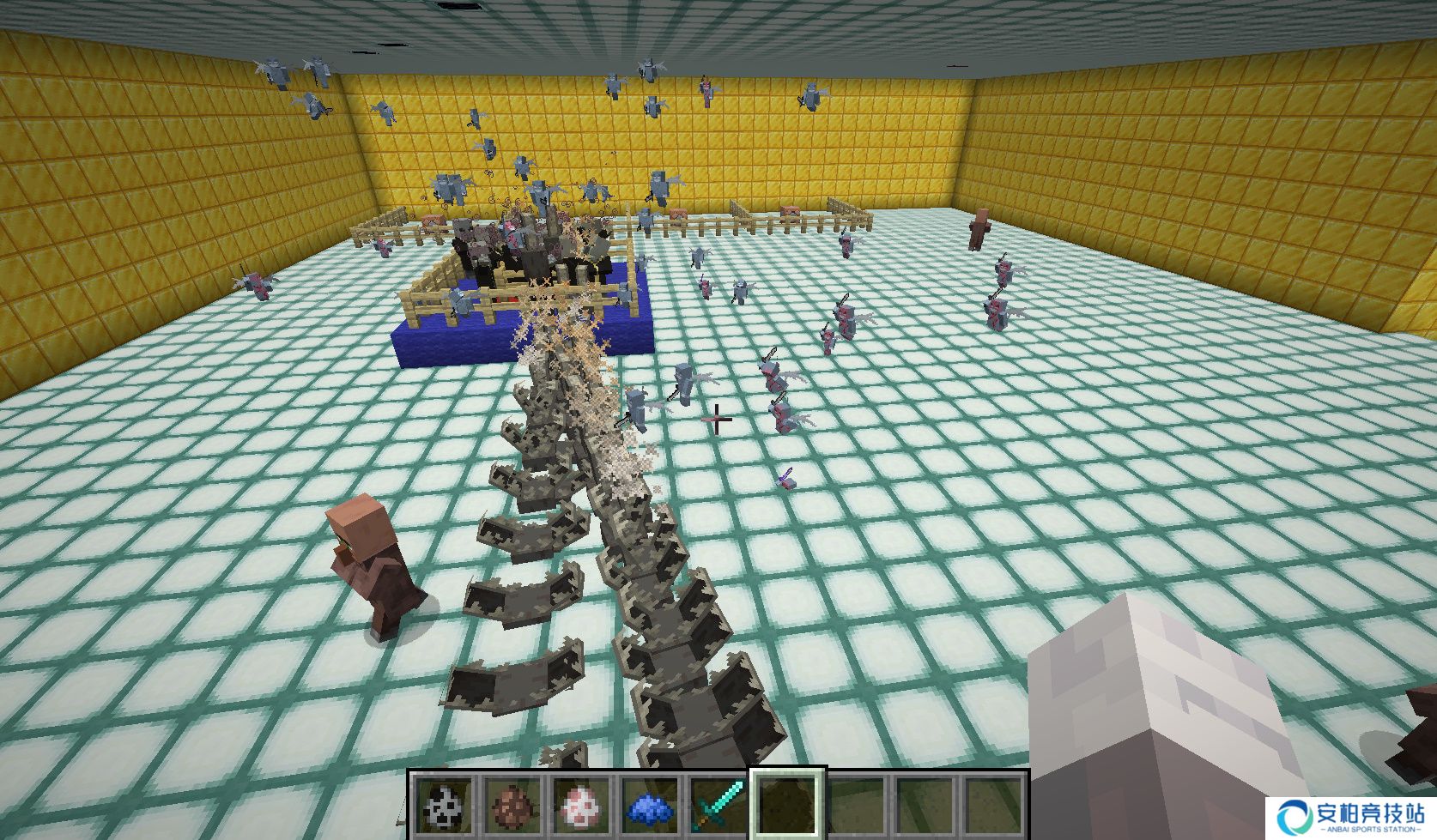
Task: Choose the brown spawn egg hotbar slot
Action: click(513, 807)
